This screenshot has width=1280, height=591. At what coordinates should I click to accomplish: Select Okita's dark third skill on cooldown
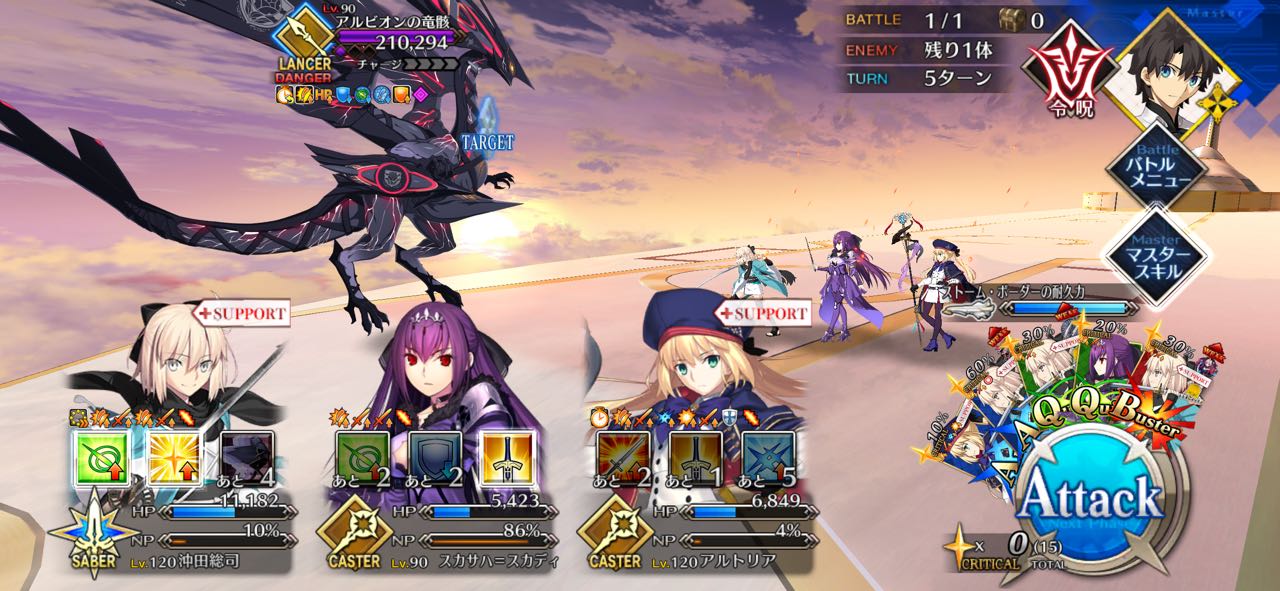pyautogui.click(x=246, y=458)
